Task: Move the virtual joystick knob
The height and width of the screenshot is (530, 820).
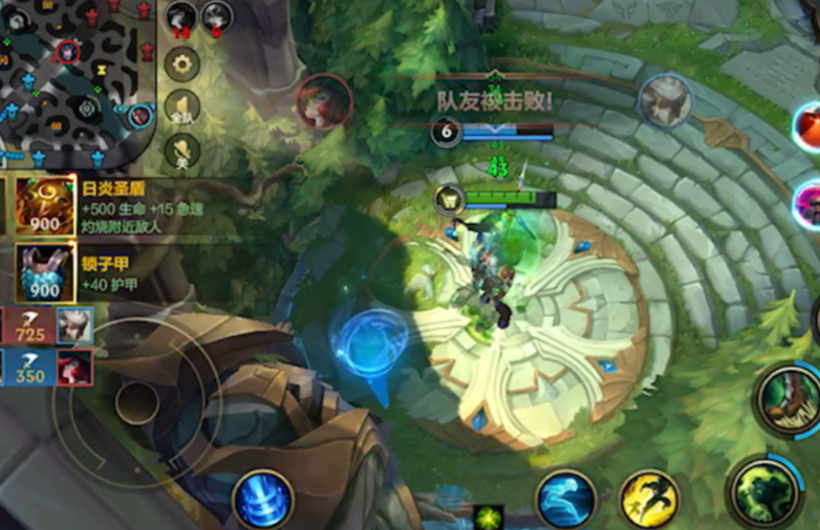Action: (x=135, y=402)
